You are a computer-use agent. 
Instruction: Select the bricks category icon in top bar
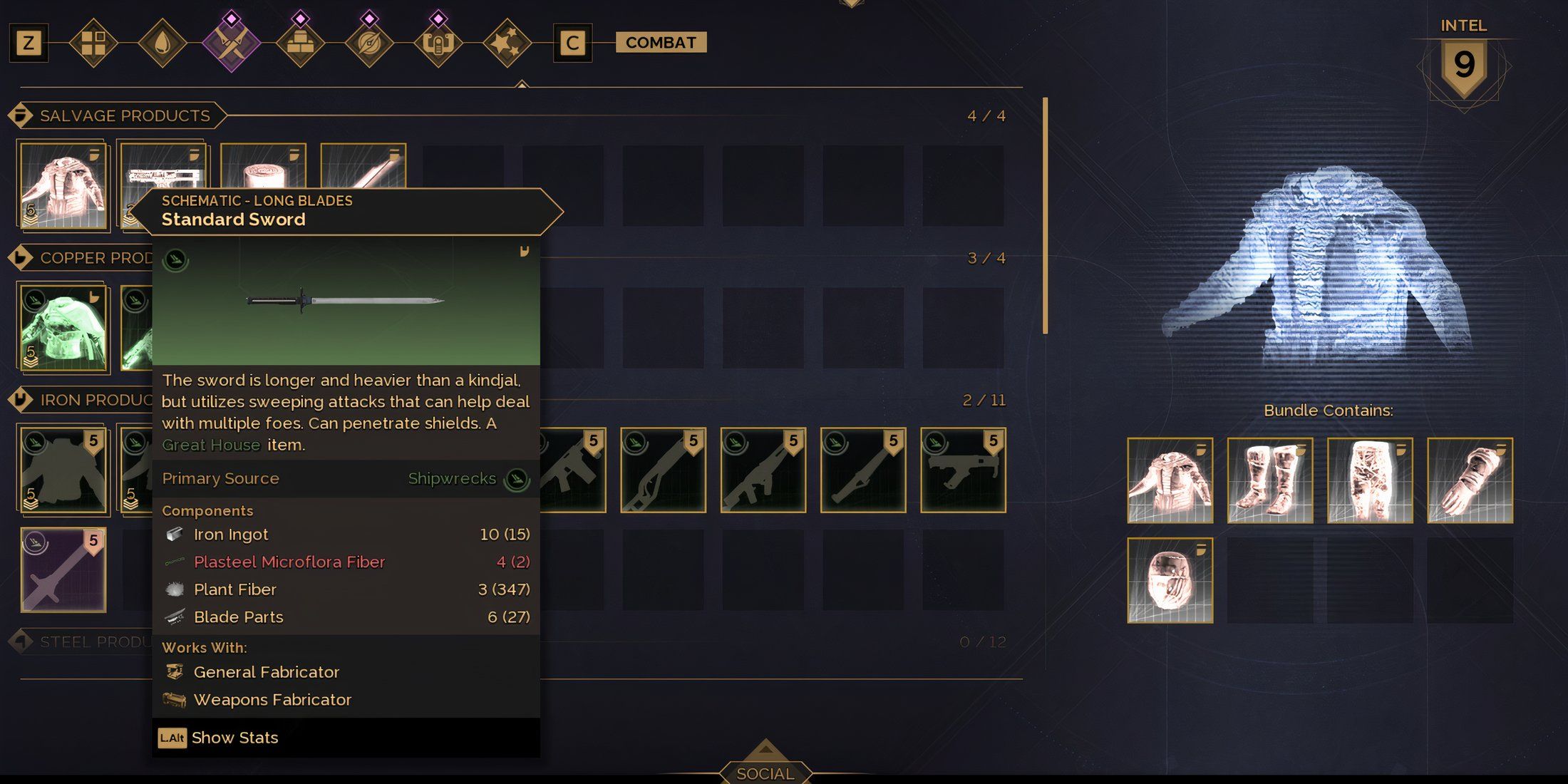(x=301, y=41)
